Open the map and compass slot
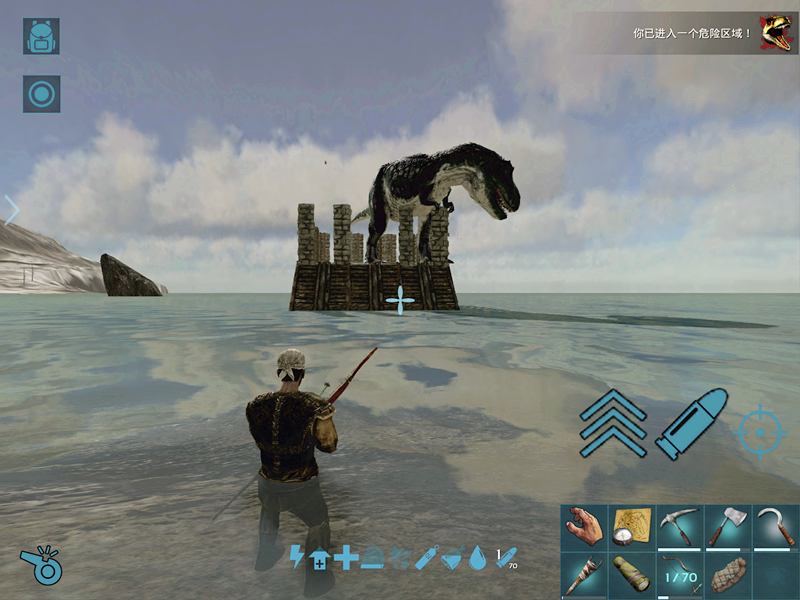Screen dimensions: 800x600 coord(631,527)
